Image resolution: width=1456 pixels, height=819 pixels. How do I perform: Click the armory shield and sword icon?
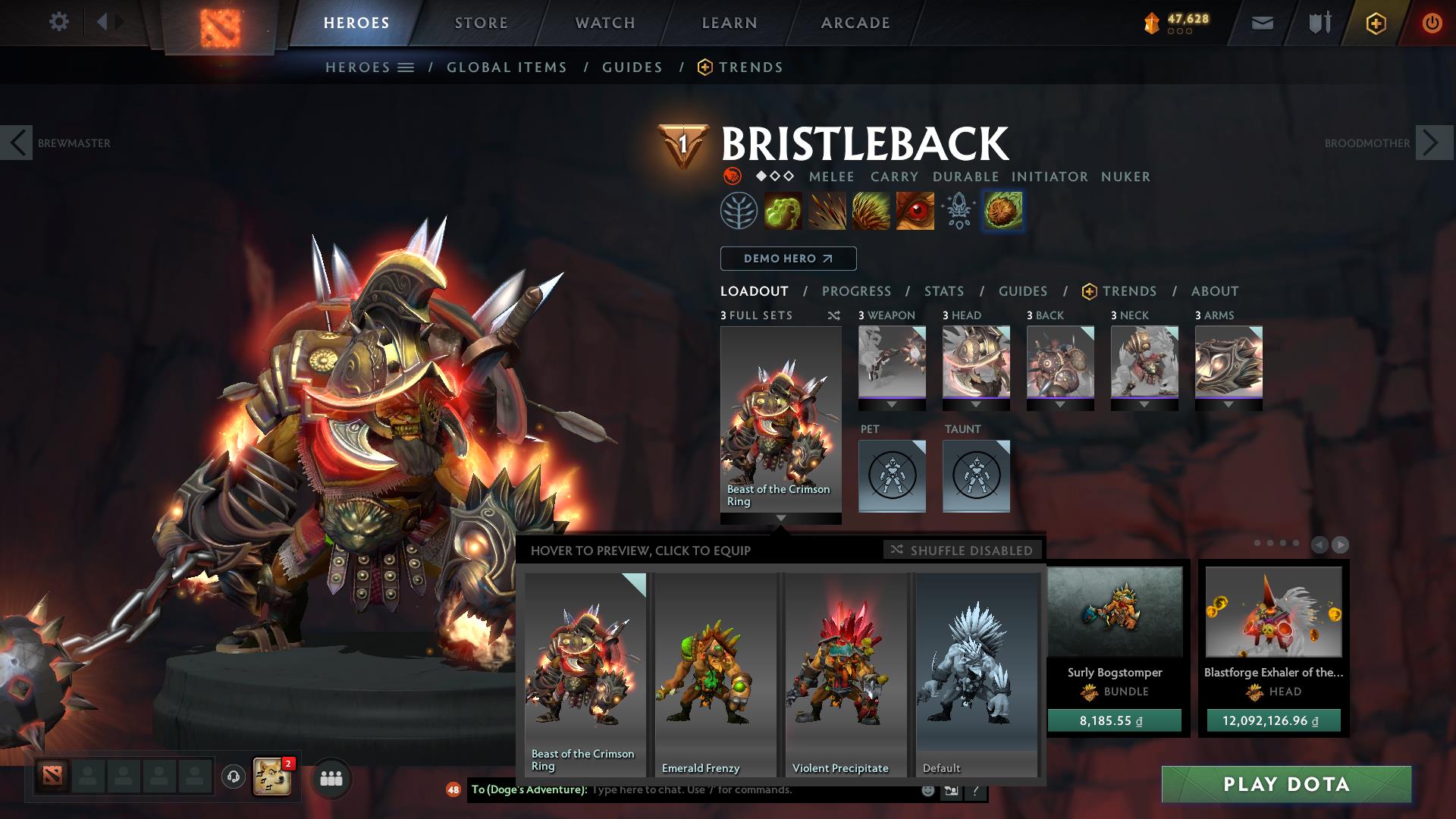tap(1317, 23)
